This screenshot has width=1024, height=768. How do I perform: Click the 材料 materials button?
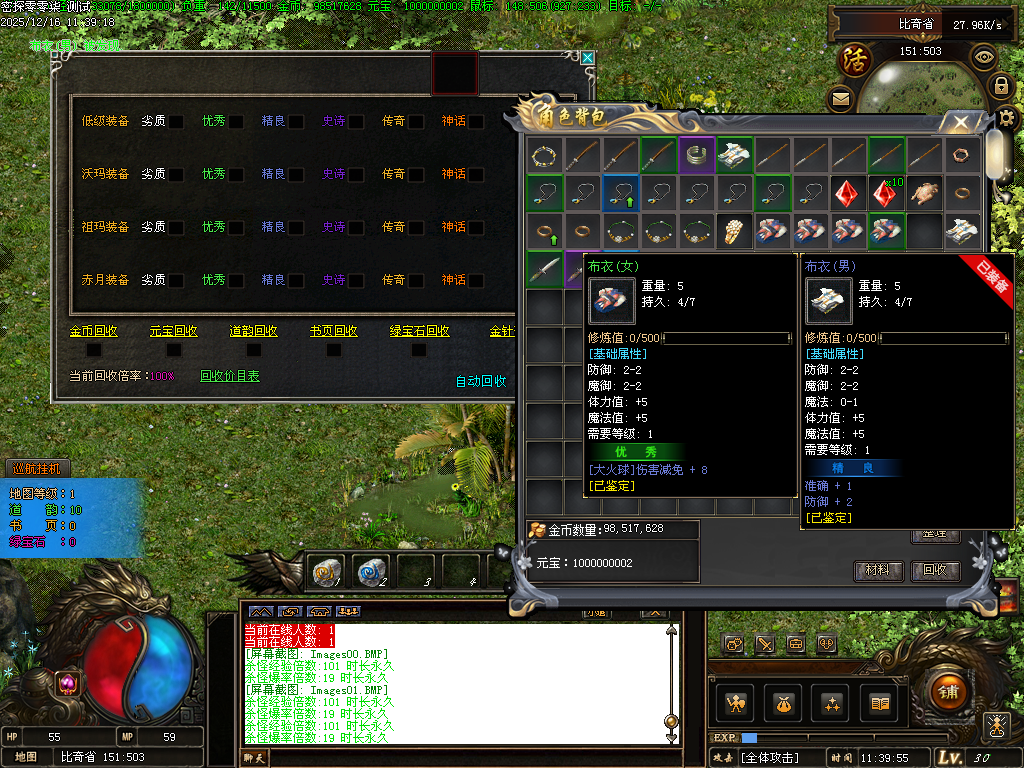879,571
